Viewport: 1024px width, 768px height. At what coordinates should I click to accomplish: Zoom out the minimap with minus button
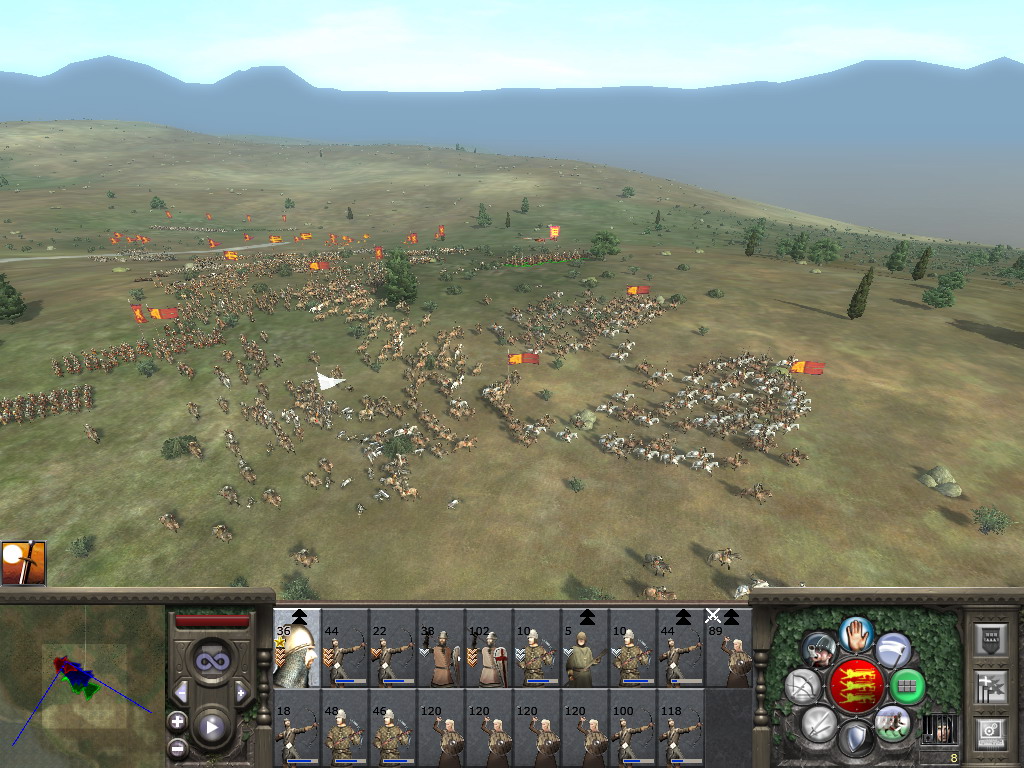178,747
